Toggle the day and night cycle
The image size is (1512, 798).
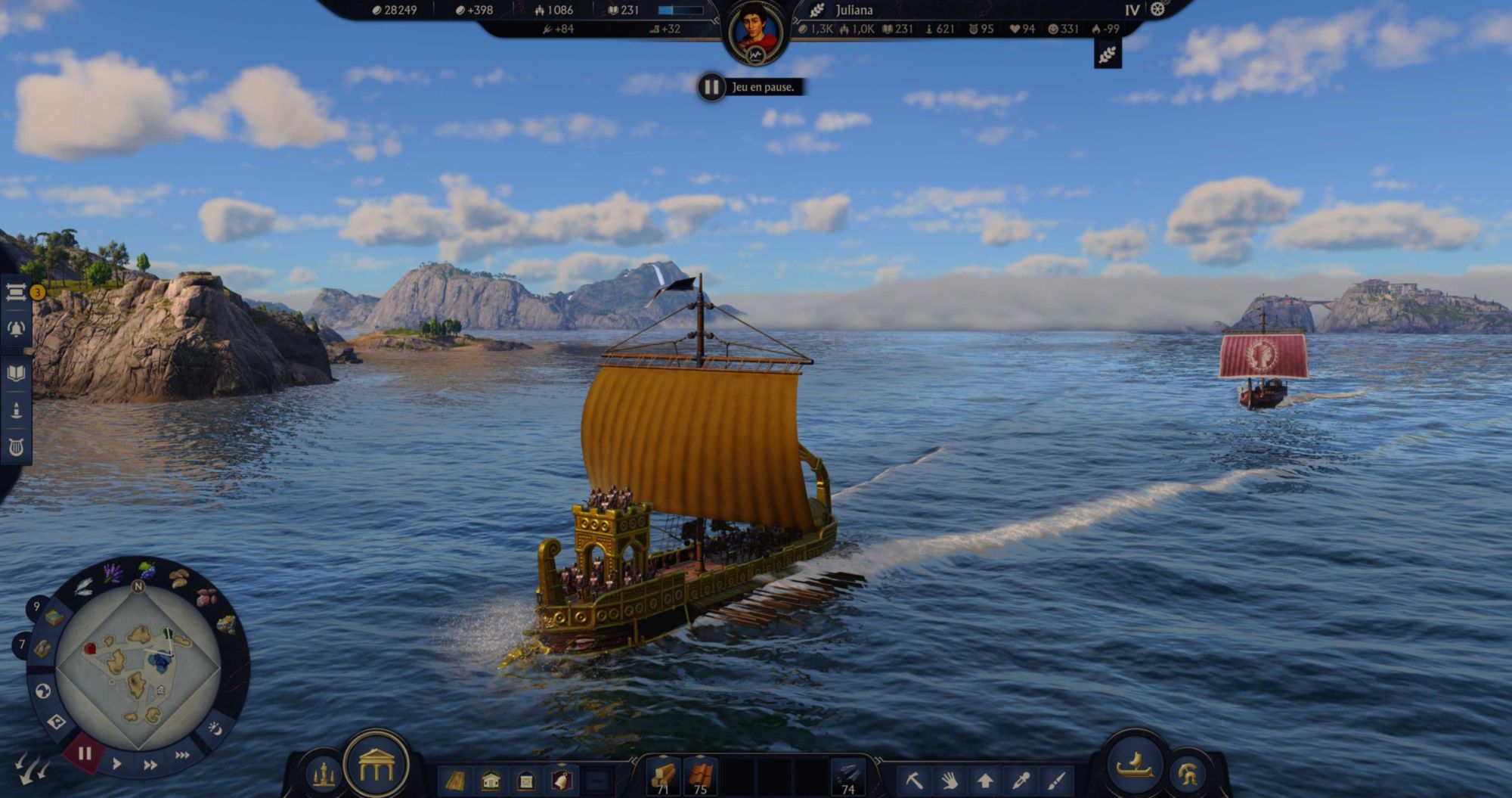pos(215,728)
